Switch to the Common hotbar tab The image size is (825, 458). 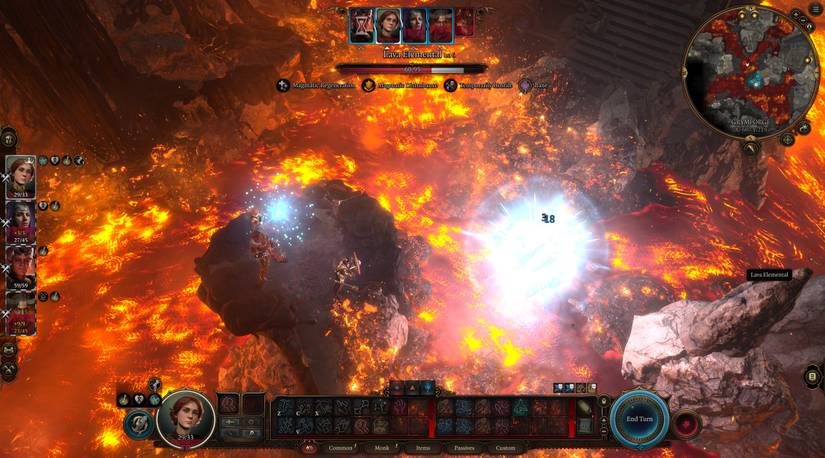(x=340, y=448)
